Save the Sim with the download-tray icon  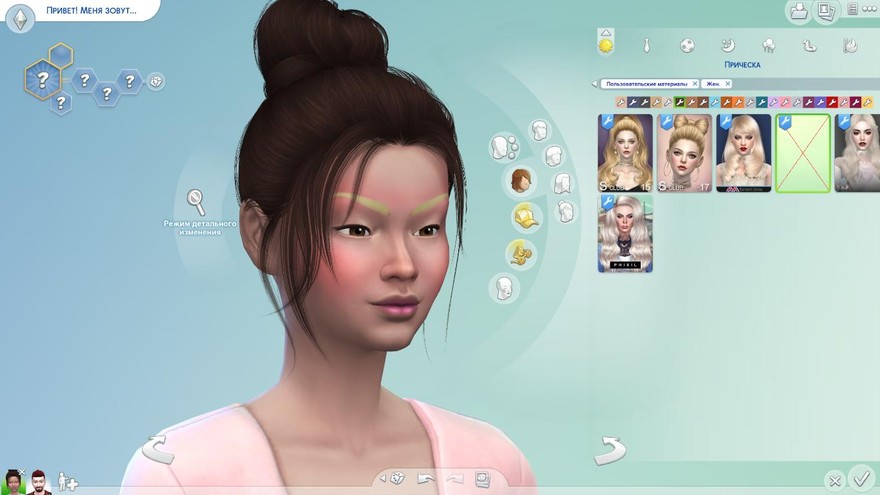click(798, 12)
